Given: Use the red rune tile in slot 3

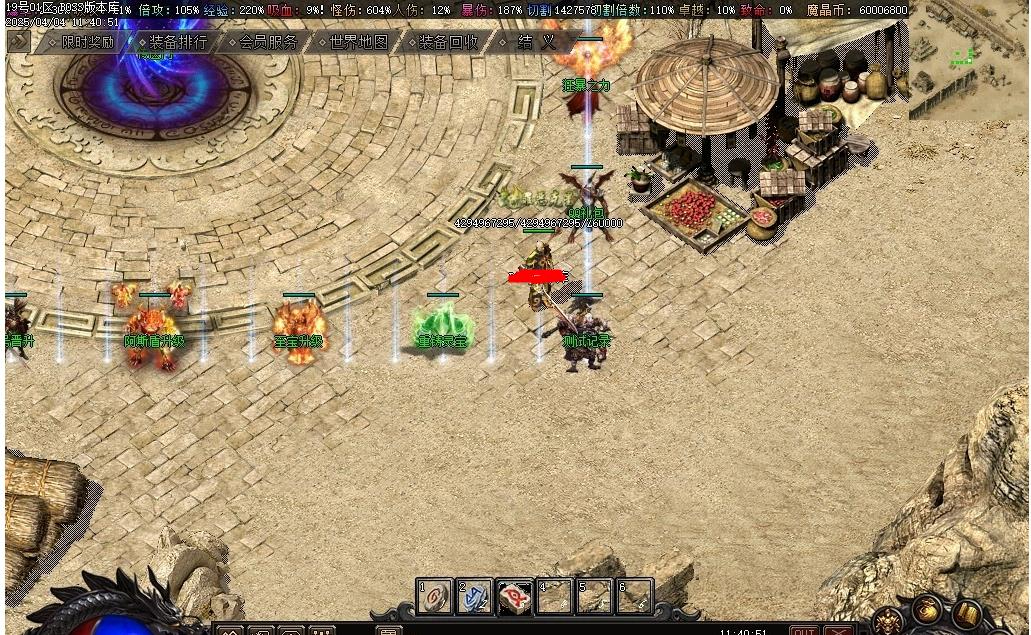Looking at the screenshot, I should point(515,597).
